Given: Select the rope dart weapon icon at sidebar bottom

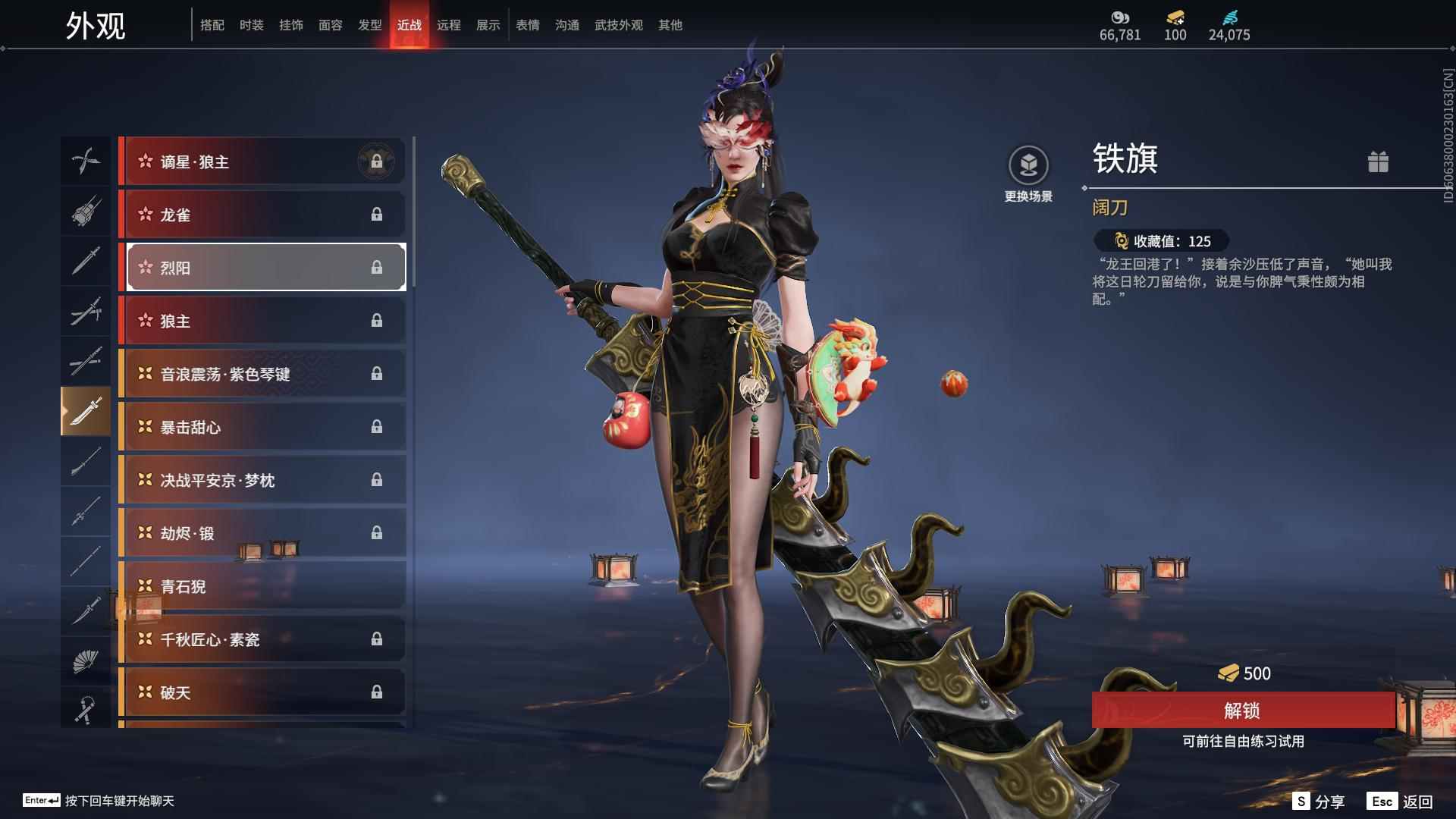Looking at the screenshot, I should [86, 709].
